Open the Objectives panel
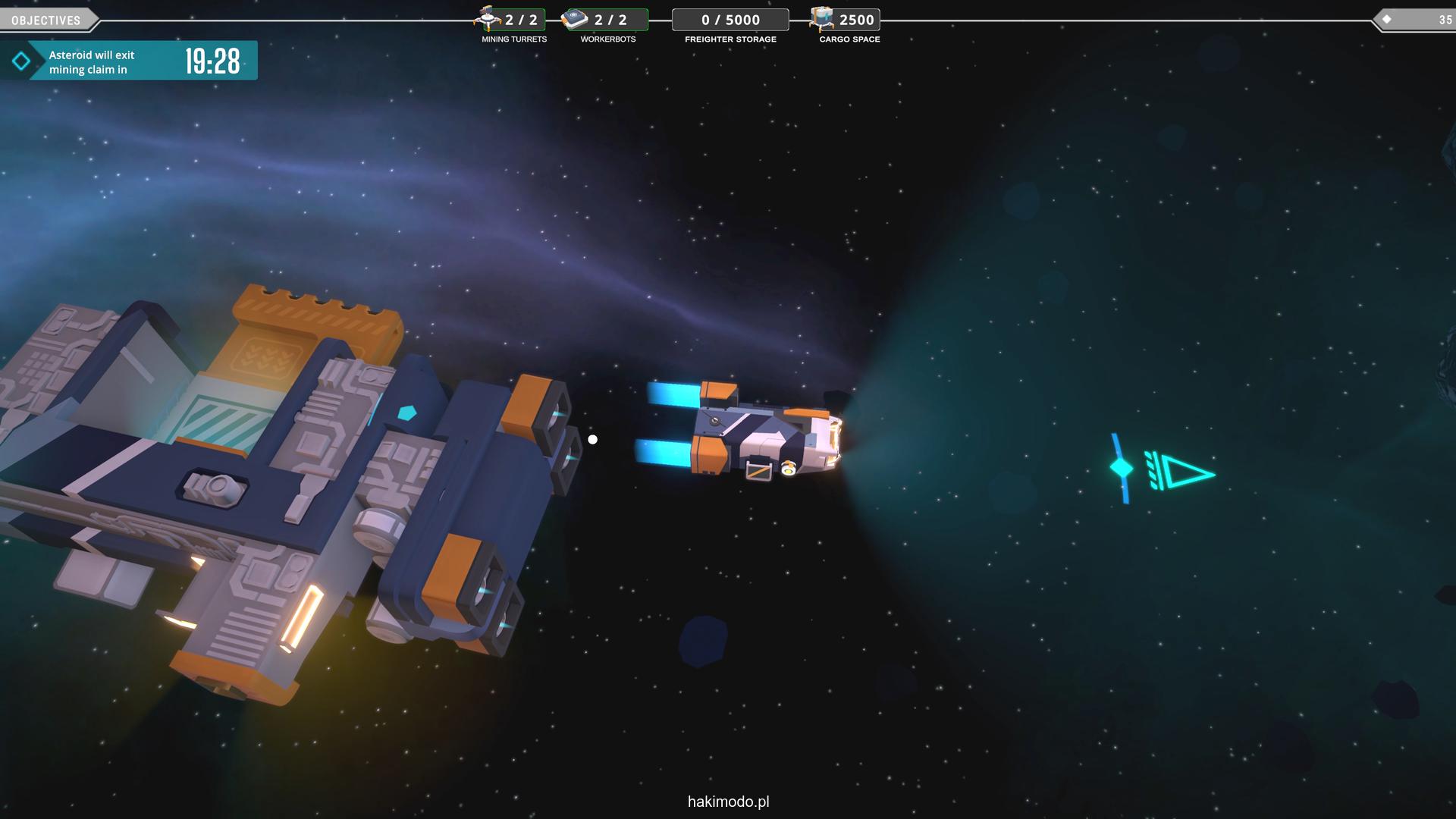This screenshot has height=819, width=1456. [x=46, y=20]
